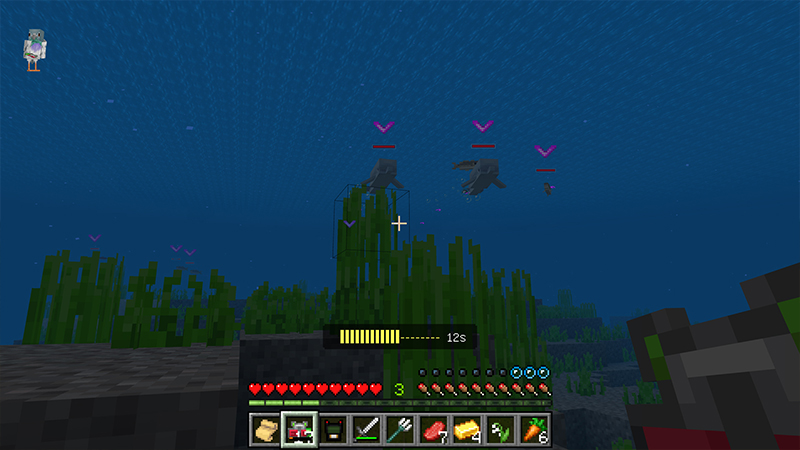Switch to the trident hotbar slot
The image size is (800, 450).
400,429
